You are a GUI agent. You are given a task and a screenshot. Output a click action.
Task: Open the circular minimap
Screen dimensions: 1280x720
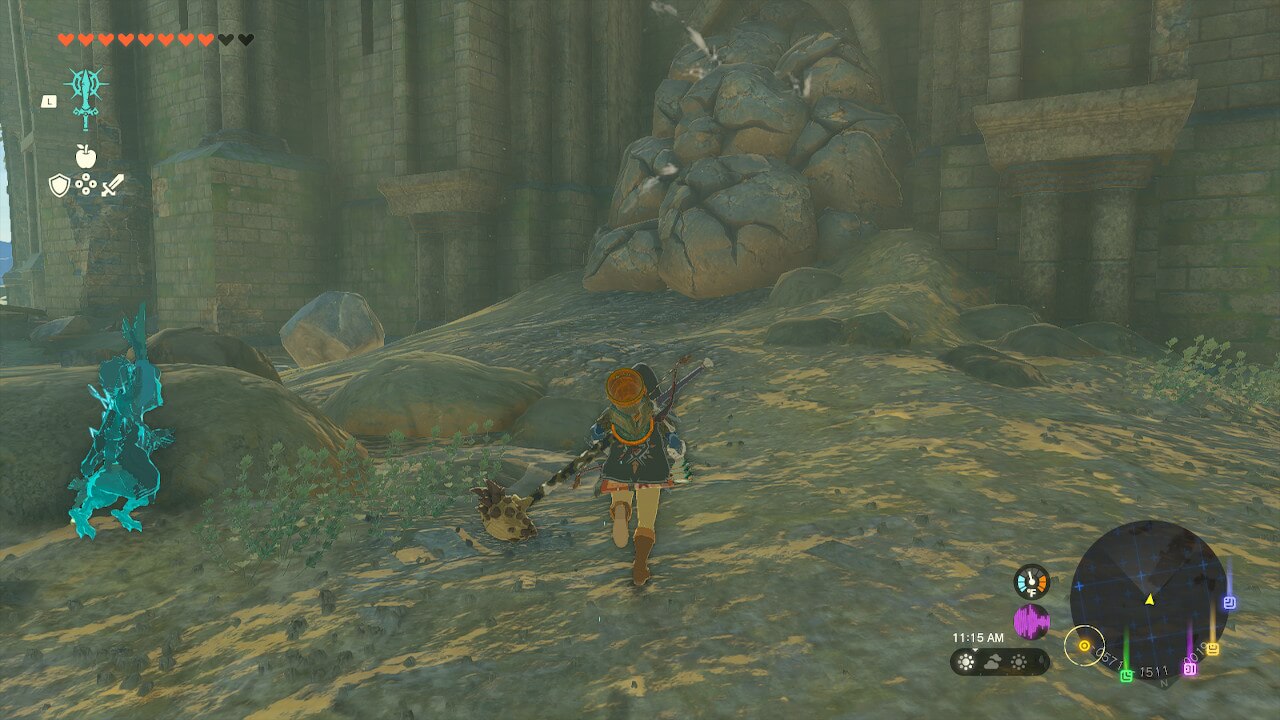1148,597
